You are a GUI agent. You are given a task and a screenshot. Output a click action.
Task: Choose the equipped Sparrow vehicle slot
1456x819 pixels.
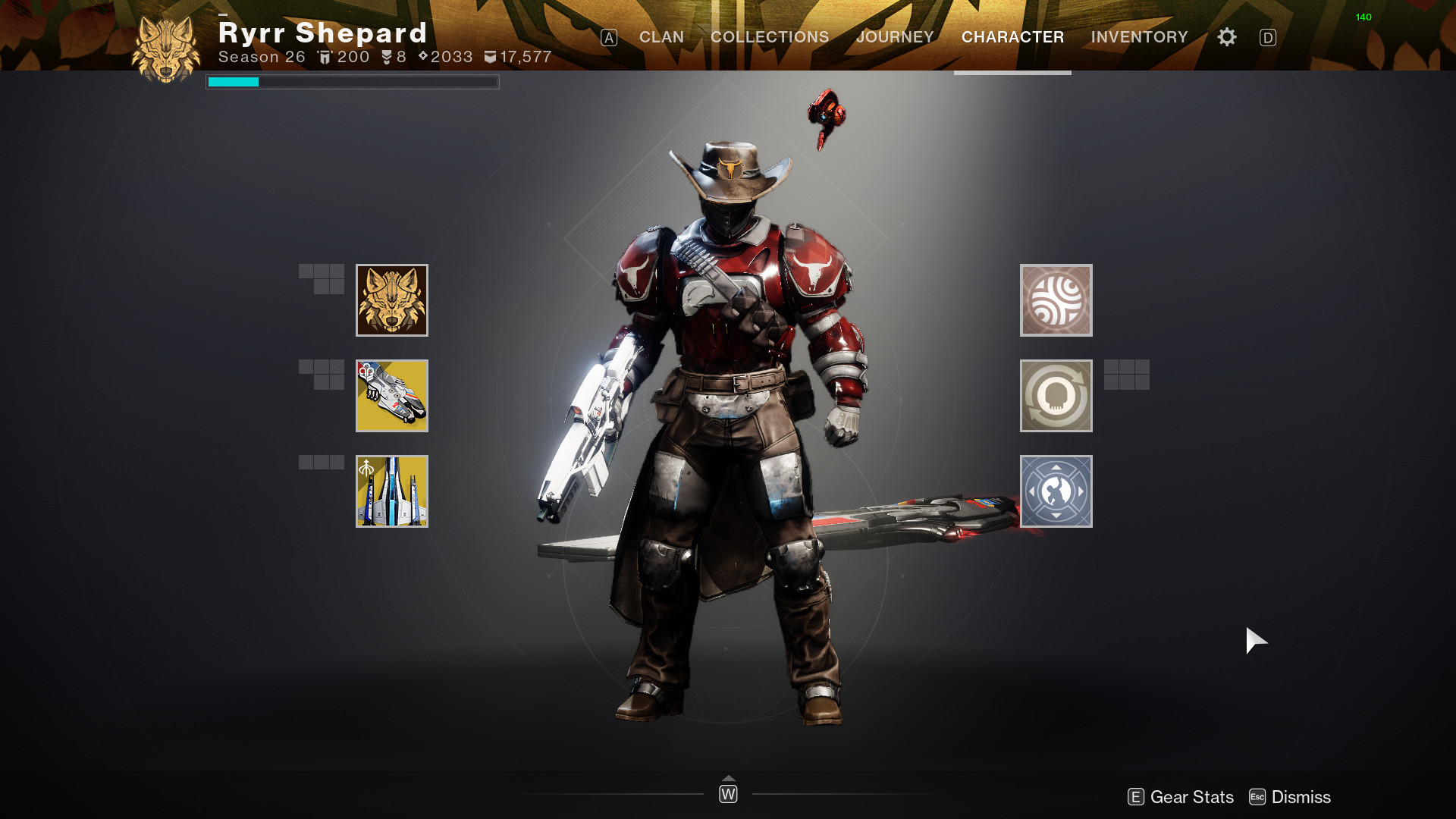coord(392,396)
